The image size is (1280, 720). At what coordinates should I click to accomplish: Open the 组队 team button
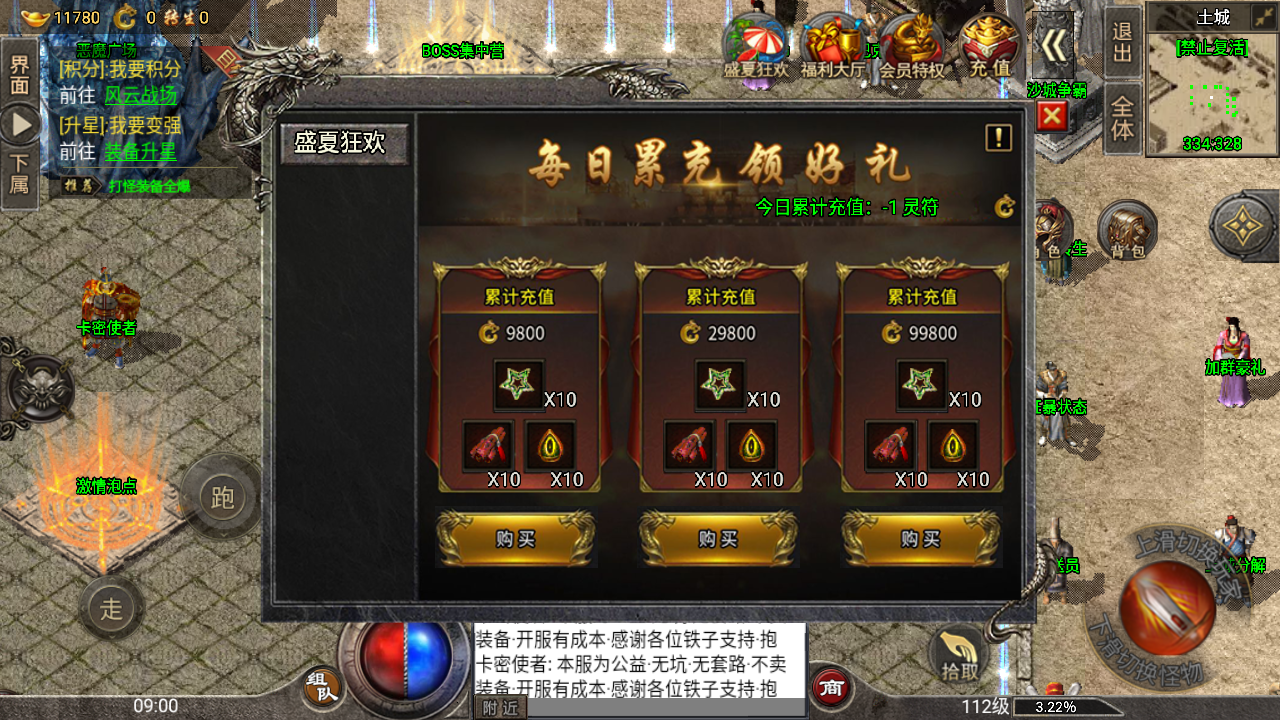click(322, 686)
